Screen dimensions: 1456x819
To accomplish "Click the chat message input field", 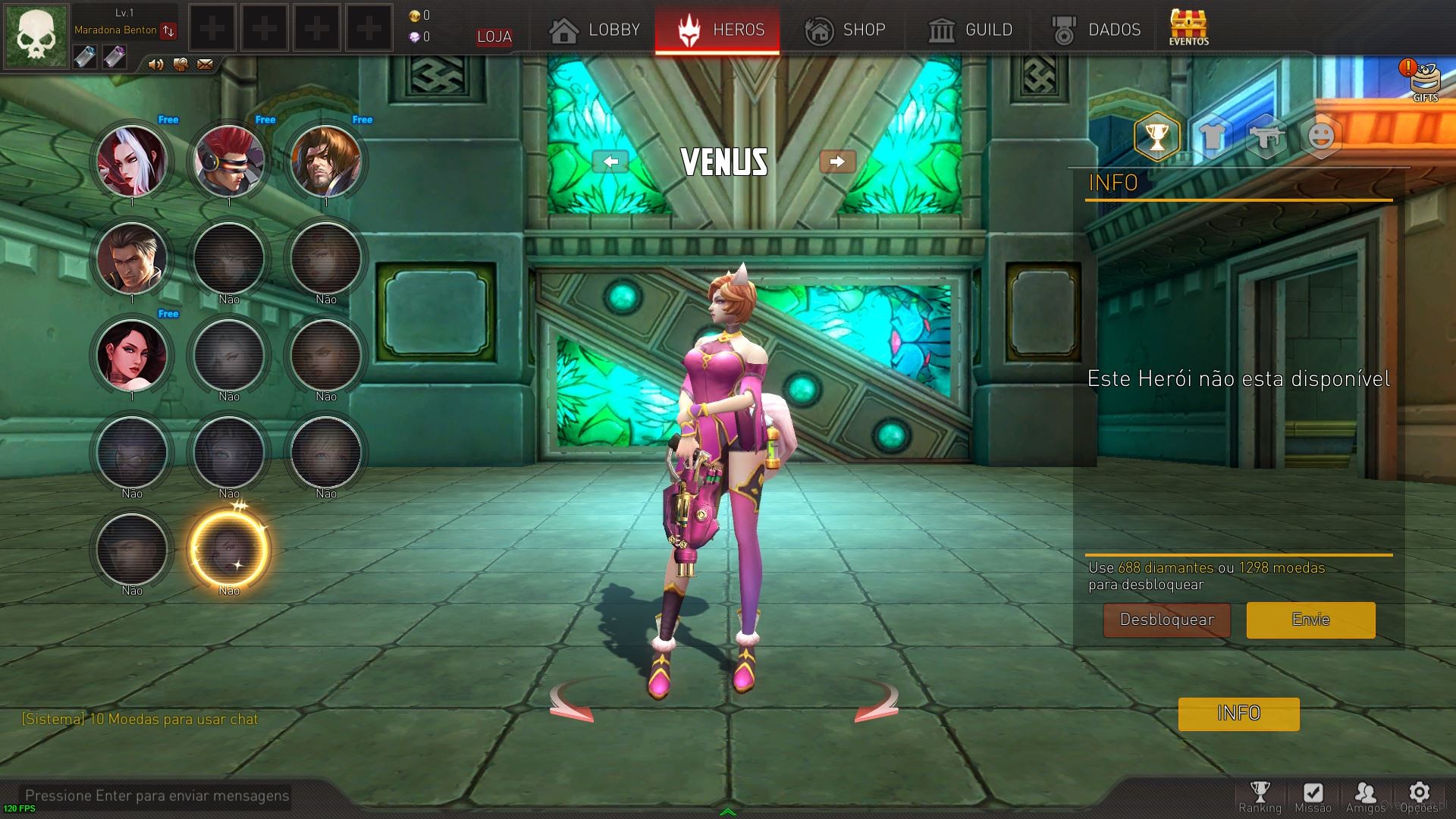I will (157, 795).
